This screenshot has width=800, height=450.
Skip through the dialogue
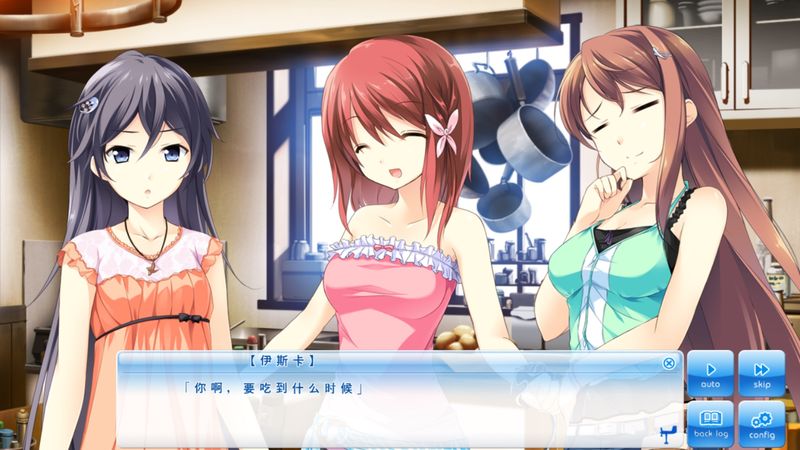pos(761,373)
